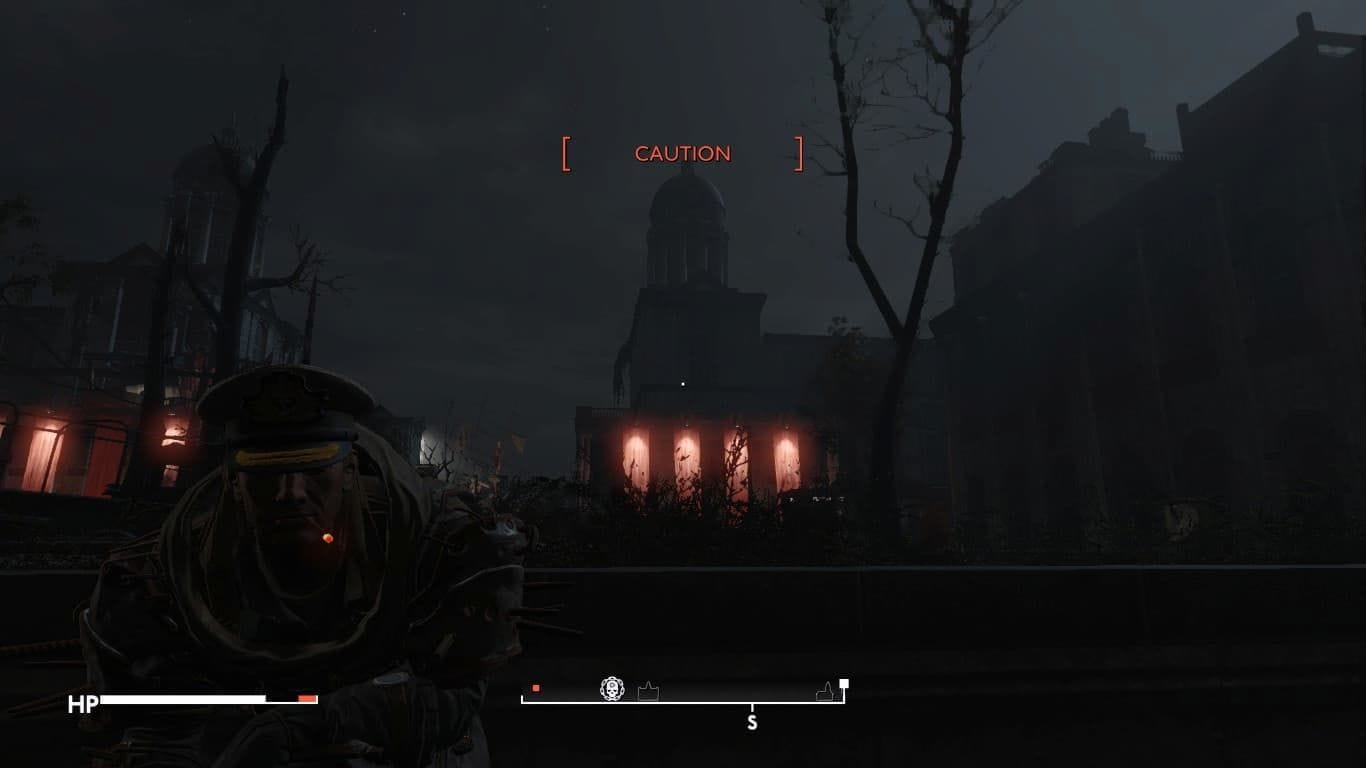Click the S cardinal direction on the compass
Screen dimensions: 1366x768
point(752,722)
